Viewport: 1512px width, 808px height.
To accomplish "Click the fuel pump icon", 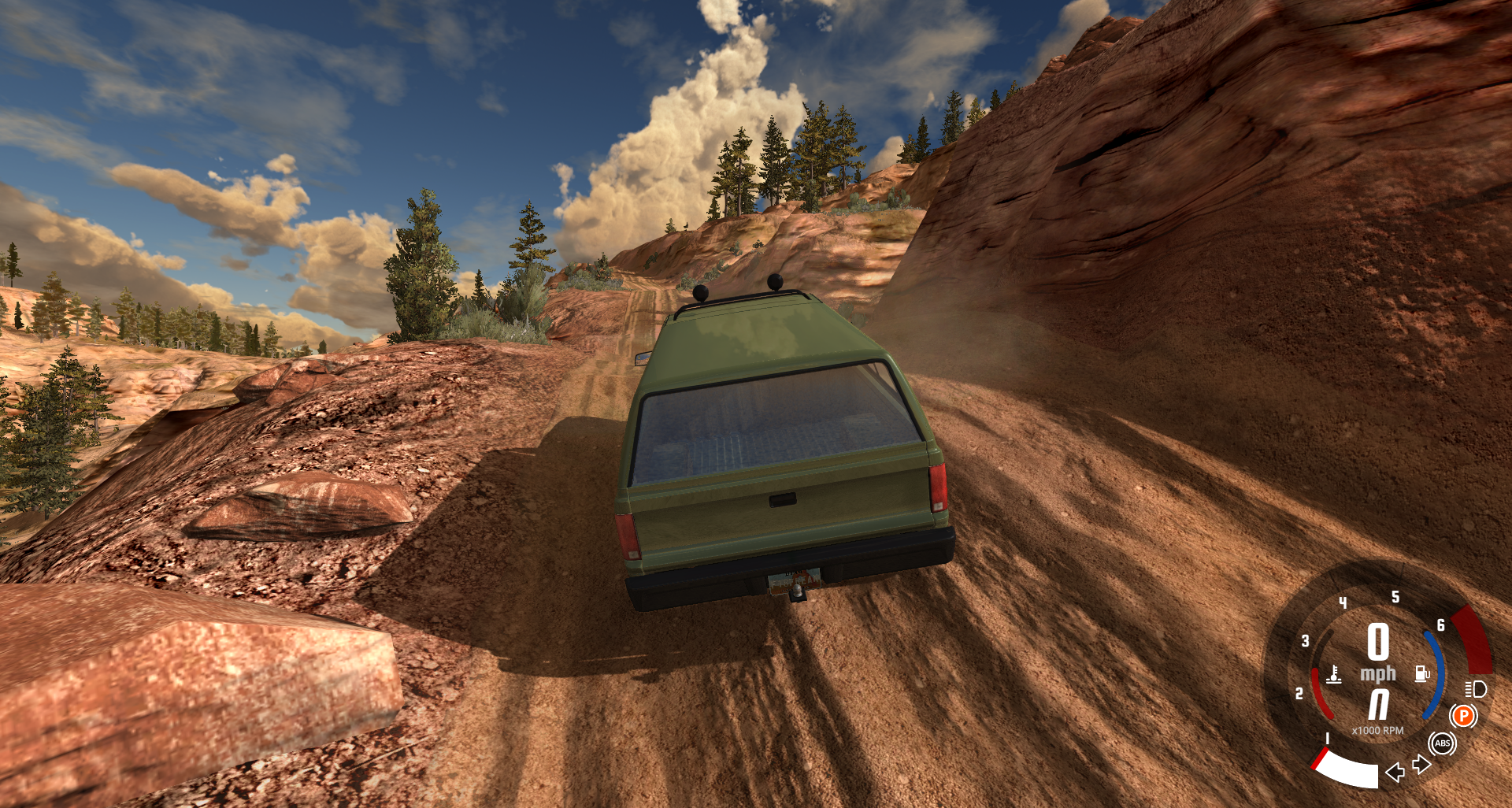I will click(x=1422, y=673).
